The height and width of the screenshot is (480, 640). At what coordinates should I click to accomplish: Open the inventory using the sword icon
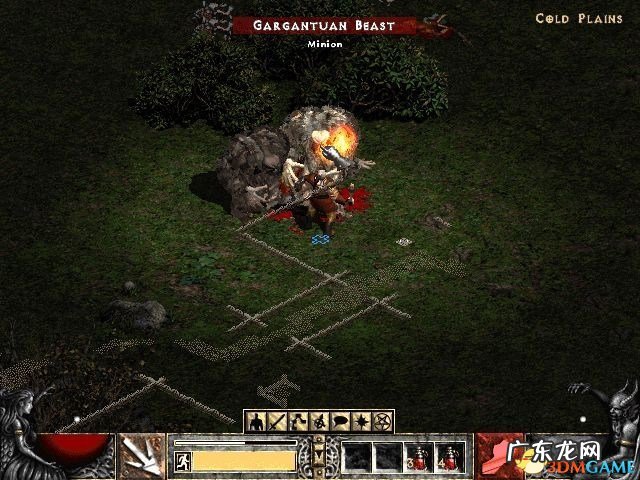276,422
